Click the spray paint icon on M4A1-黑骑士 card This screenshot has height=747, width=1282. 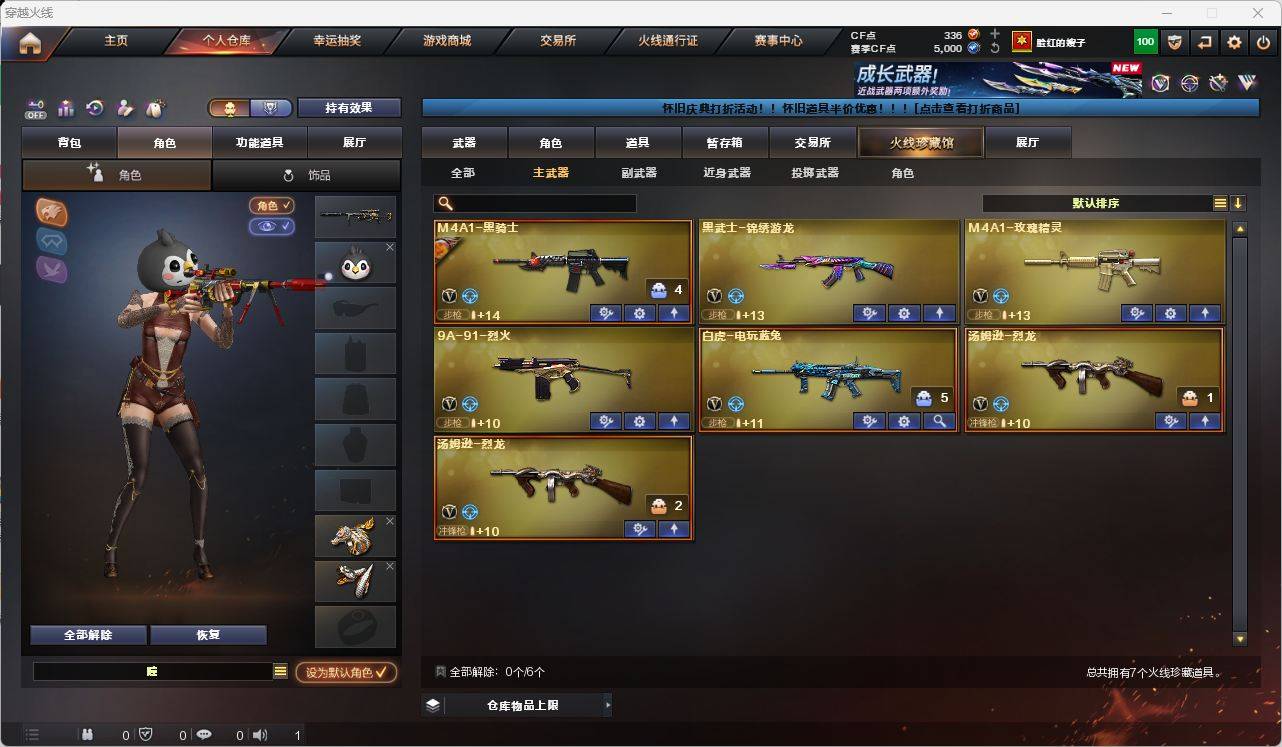click(x=604, y=313)
